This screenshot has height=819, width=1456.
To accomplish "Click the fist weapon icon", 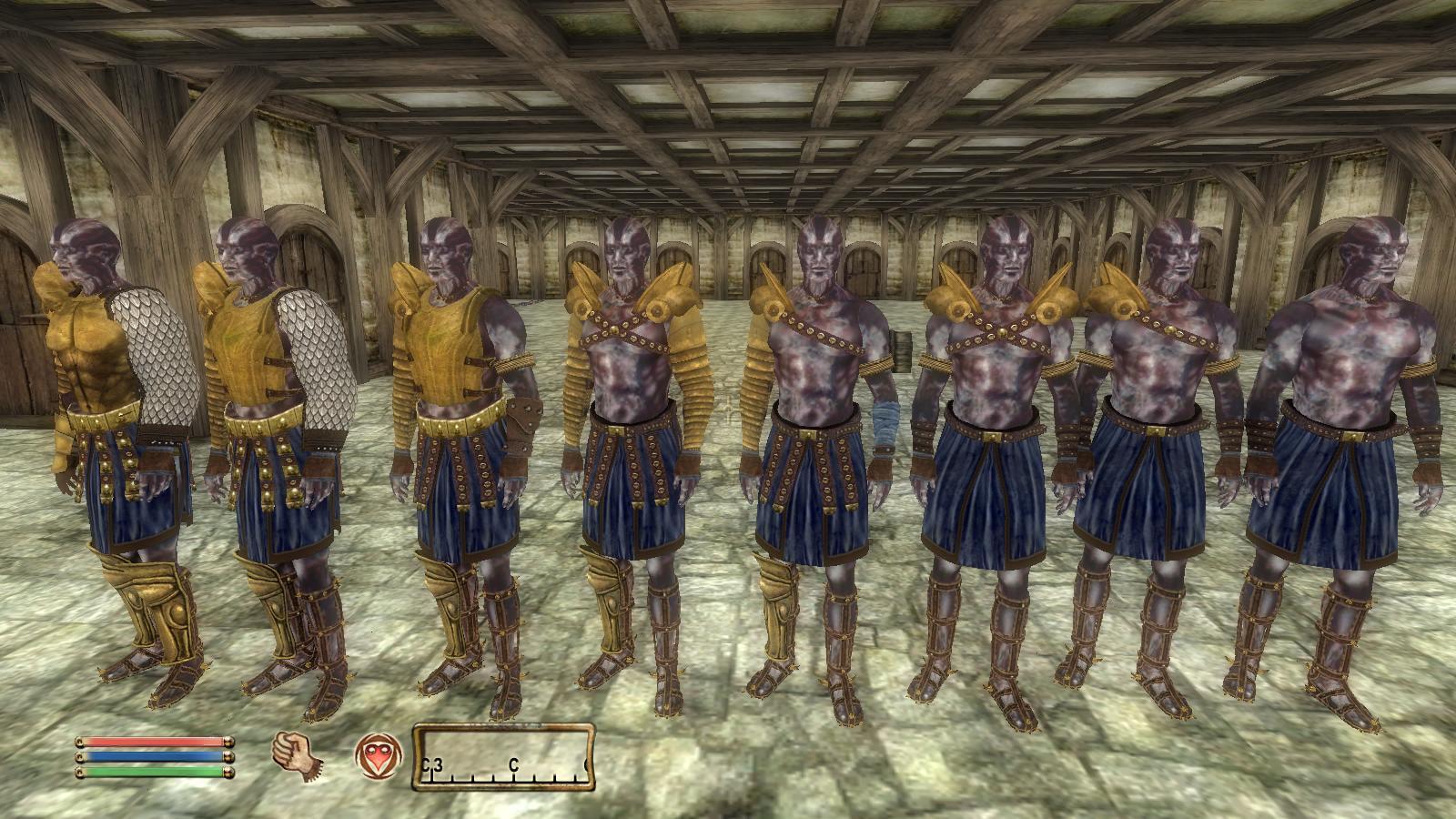I will [x=293, y=755].
